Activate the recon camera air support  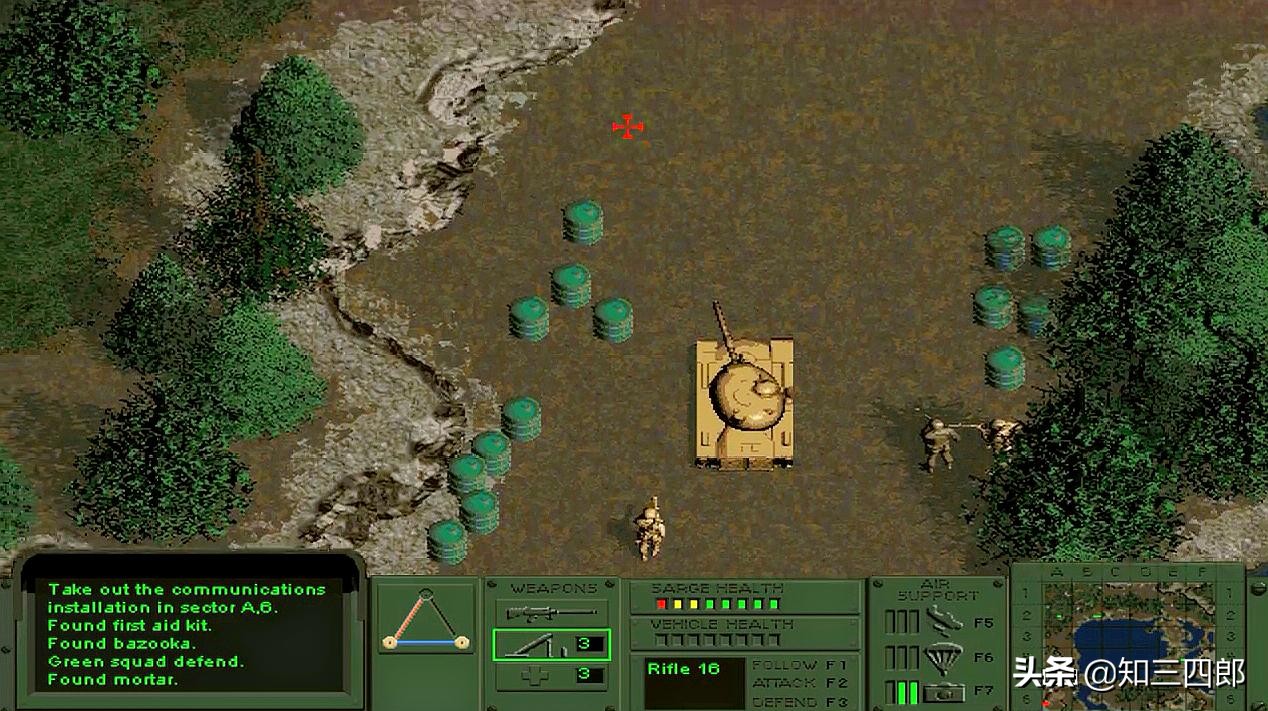tap(944, 690)
